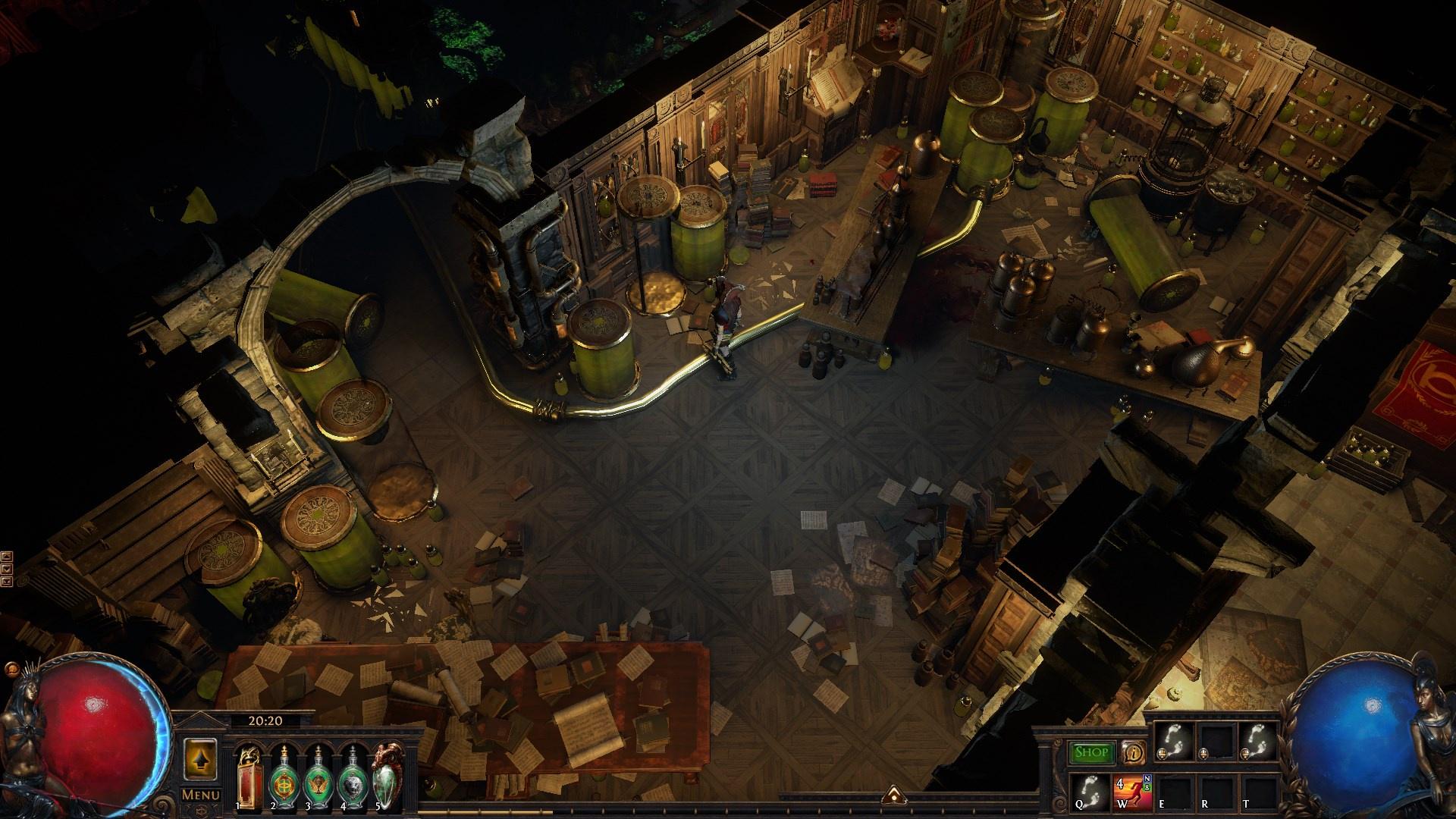The height and width of the screenshot is (819, 1456).
Task: Click the orange info speech bubble icon
Action: pyautogui.click(x=1134, y=752)
